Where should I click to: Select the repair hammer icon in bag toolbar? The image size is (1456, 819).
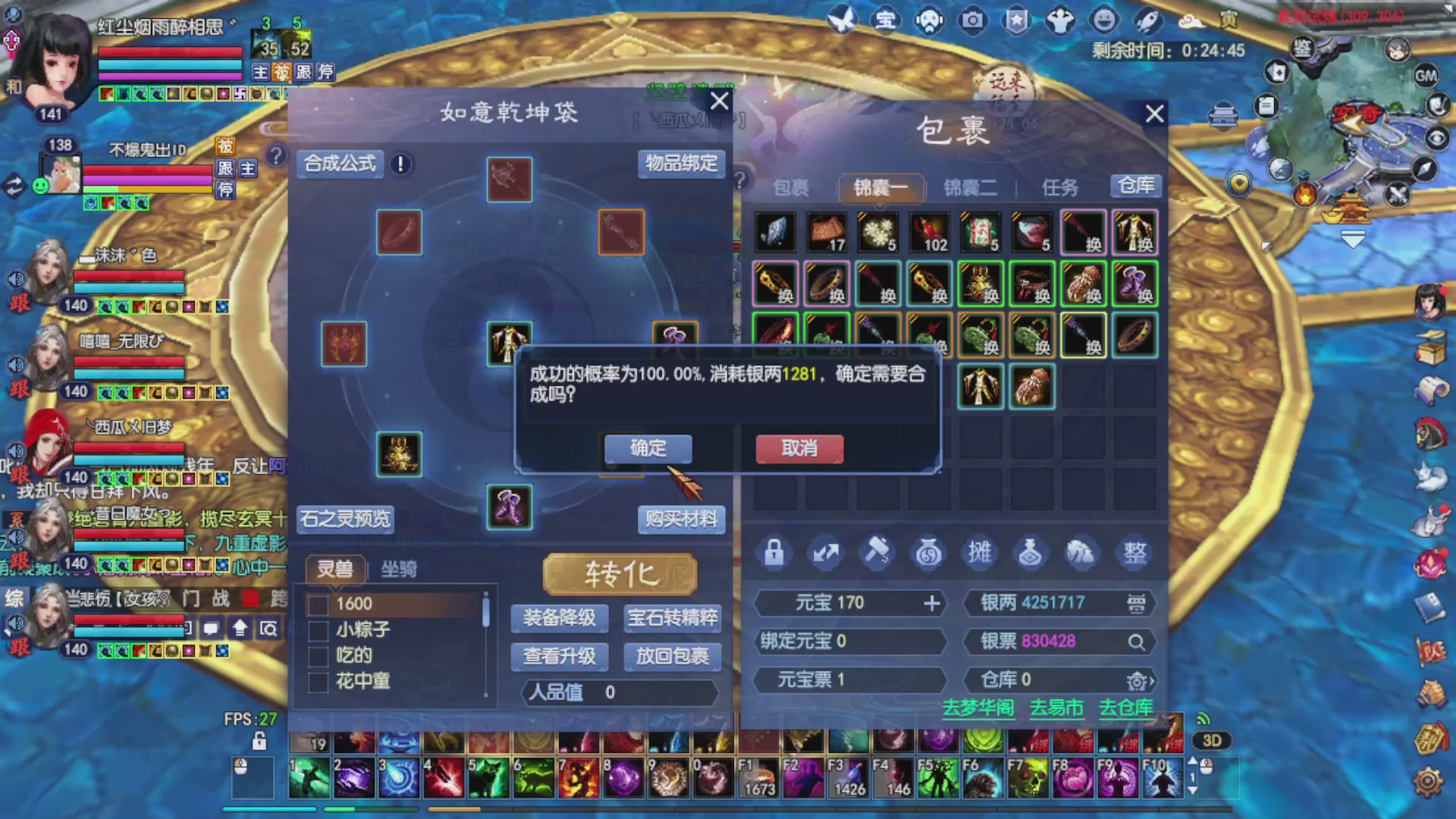point(877,553)
